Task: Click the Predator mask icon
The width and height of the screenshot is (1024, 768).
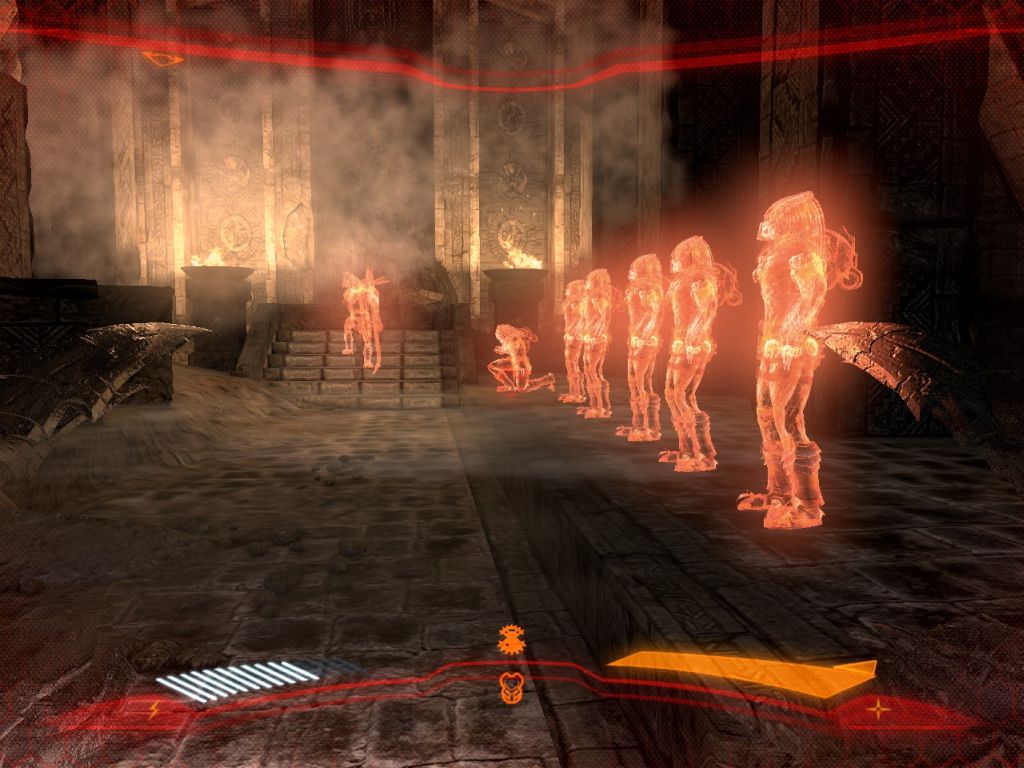Action: tap(511, 688)
